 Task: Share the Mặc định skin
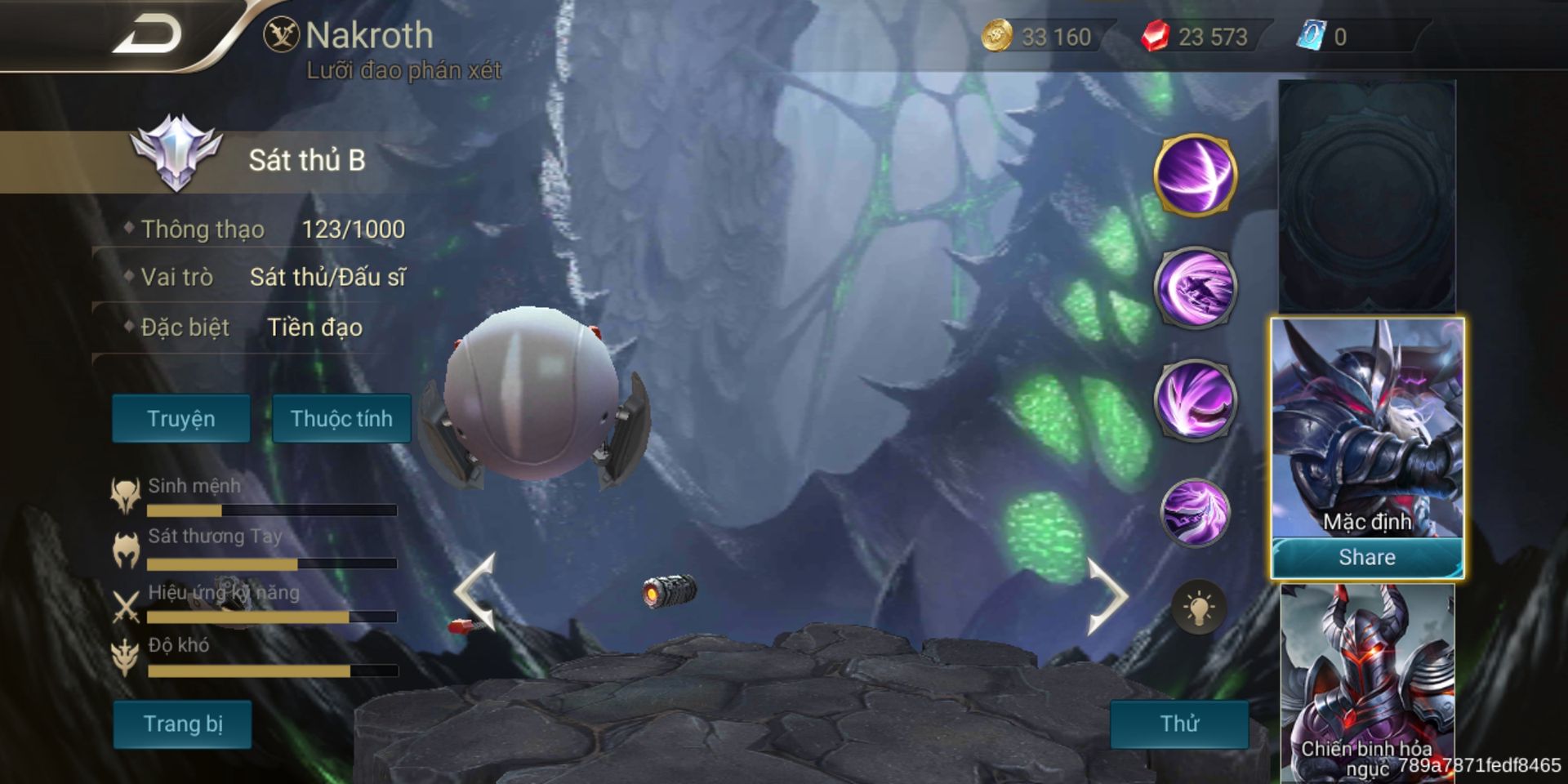coord(1366,558)
